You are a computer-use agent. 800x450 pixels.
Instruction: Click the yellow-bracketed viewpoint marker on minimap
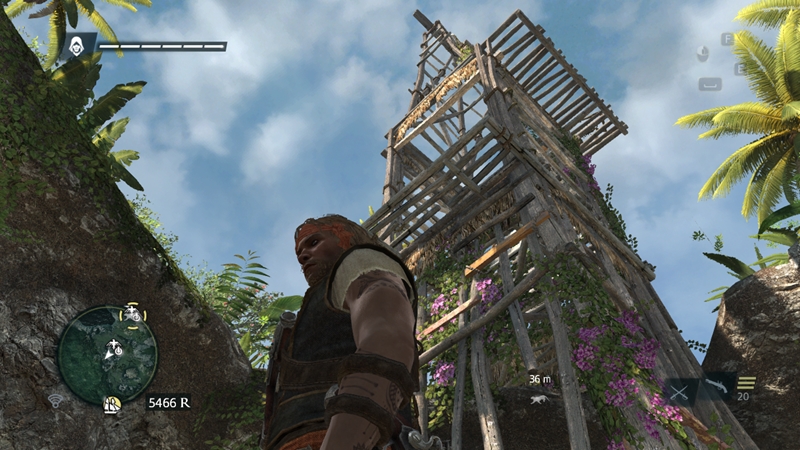pos(132,314)
